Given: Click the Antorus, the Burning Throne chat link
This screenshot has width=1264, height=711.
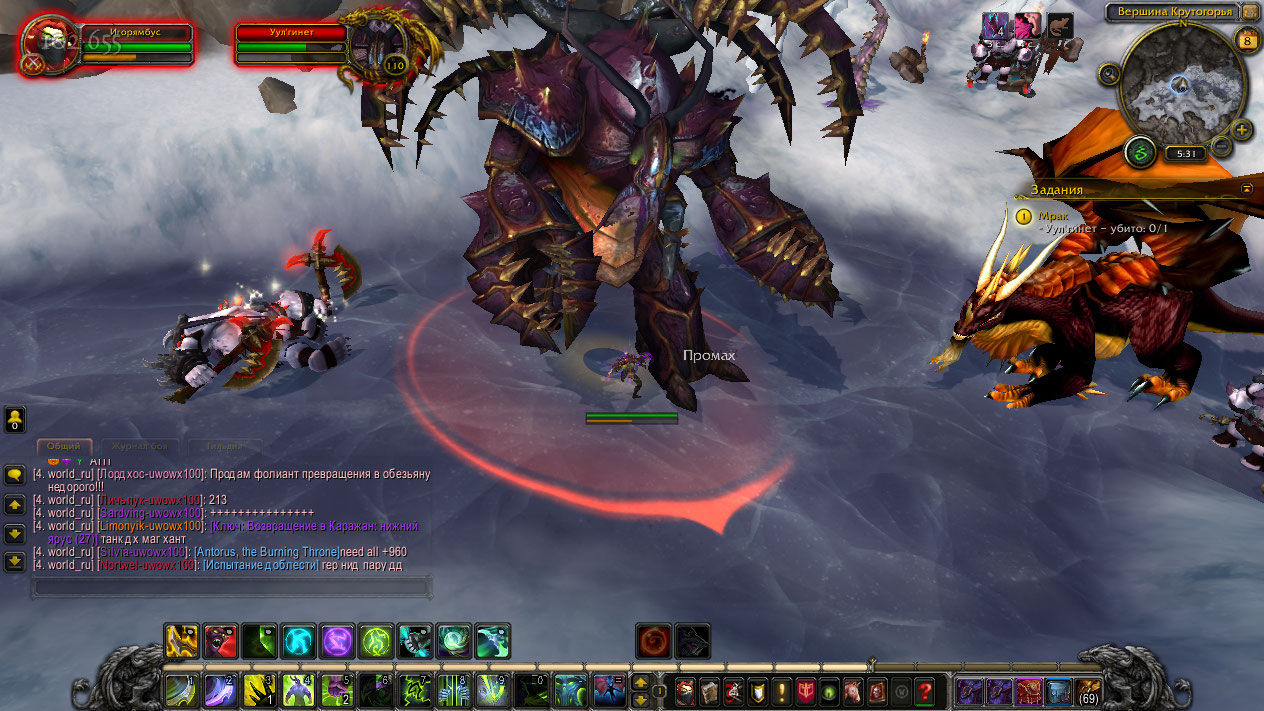Looking at the screenshot, I should pyautogui.click(x=265, y=552).
